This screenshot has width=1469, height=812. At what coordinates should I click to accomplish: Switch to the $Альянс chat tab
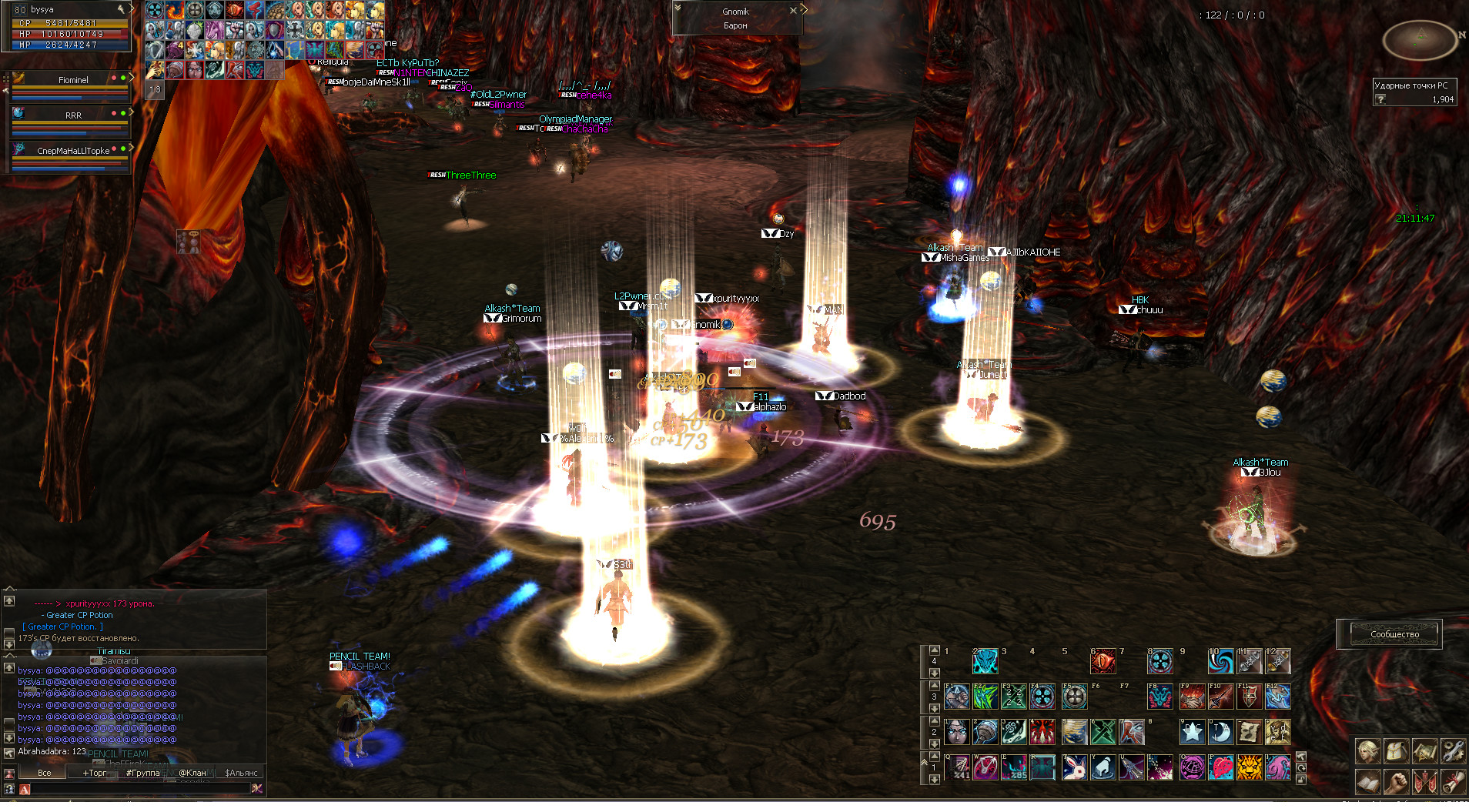pos(241,773)
